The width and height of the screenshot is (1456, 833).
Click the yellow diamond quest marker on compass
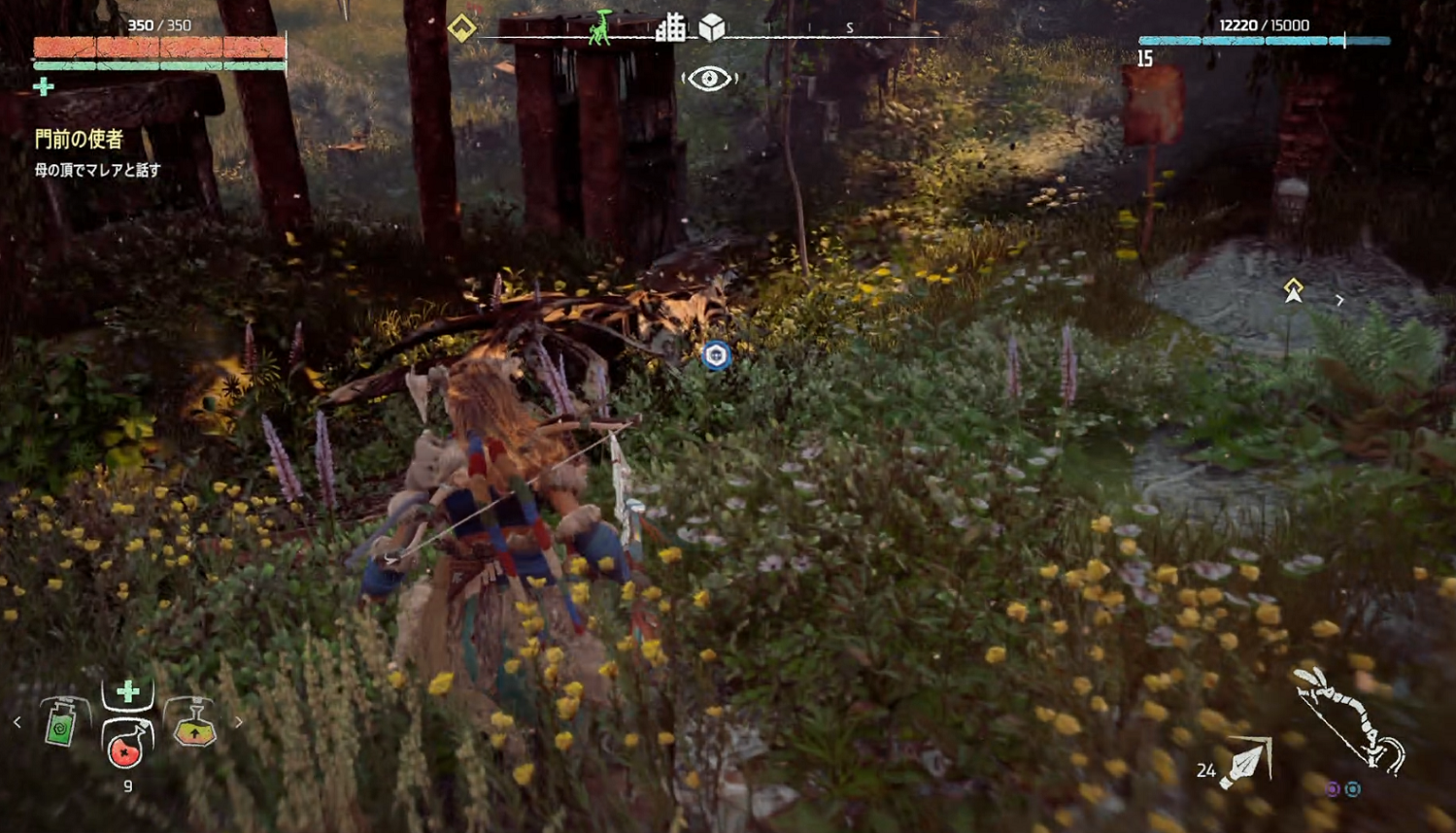[x=461, y=27]
